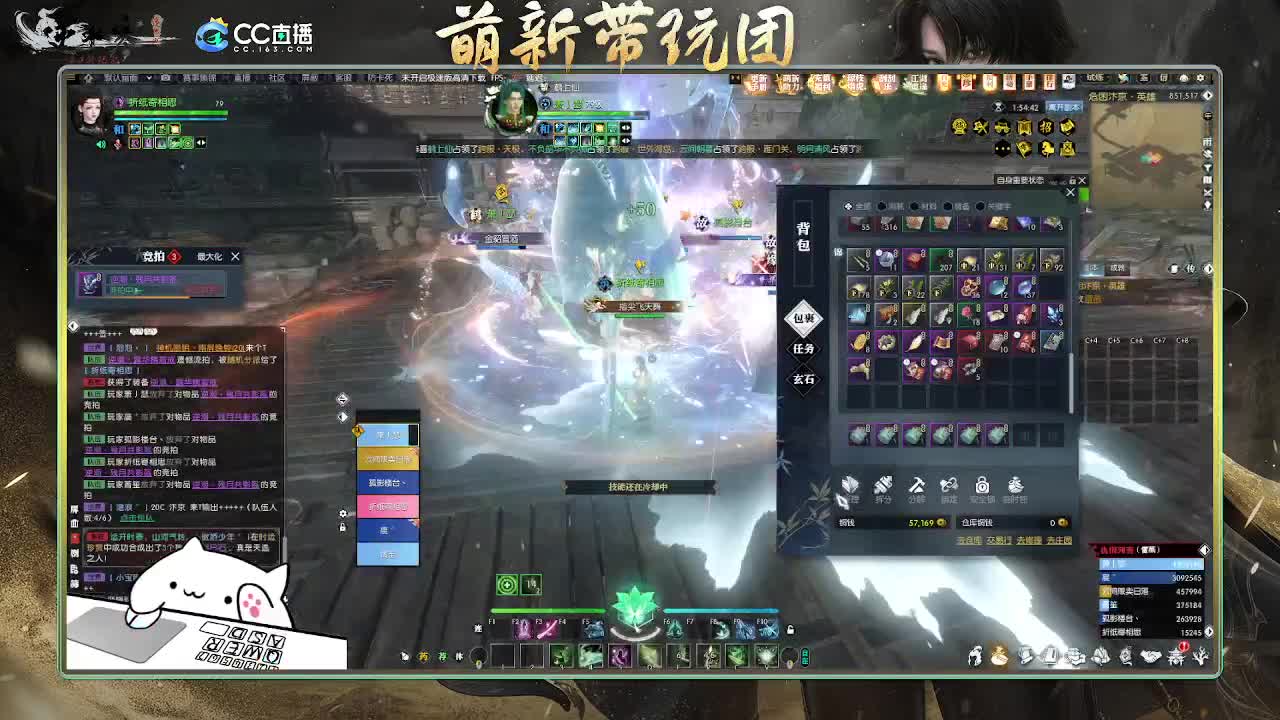1280x720 pixels.
Task: Click the 安全锁 safety lock icon
Action: tap(983, 489)
